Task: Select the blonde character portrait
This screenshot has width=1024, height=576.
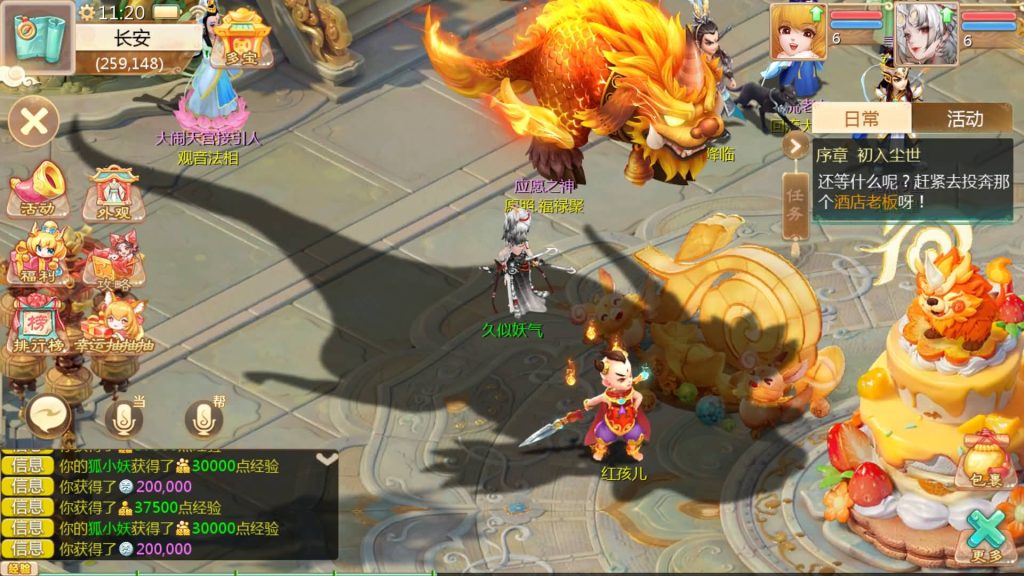Action: click(797, 31)
